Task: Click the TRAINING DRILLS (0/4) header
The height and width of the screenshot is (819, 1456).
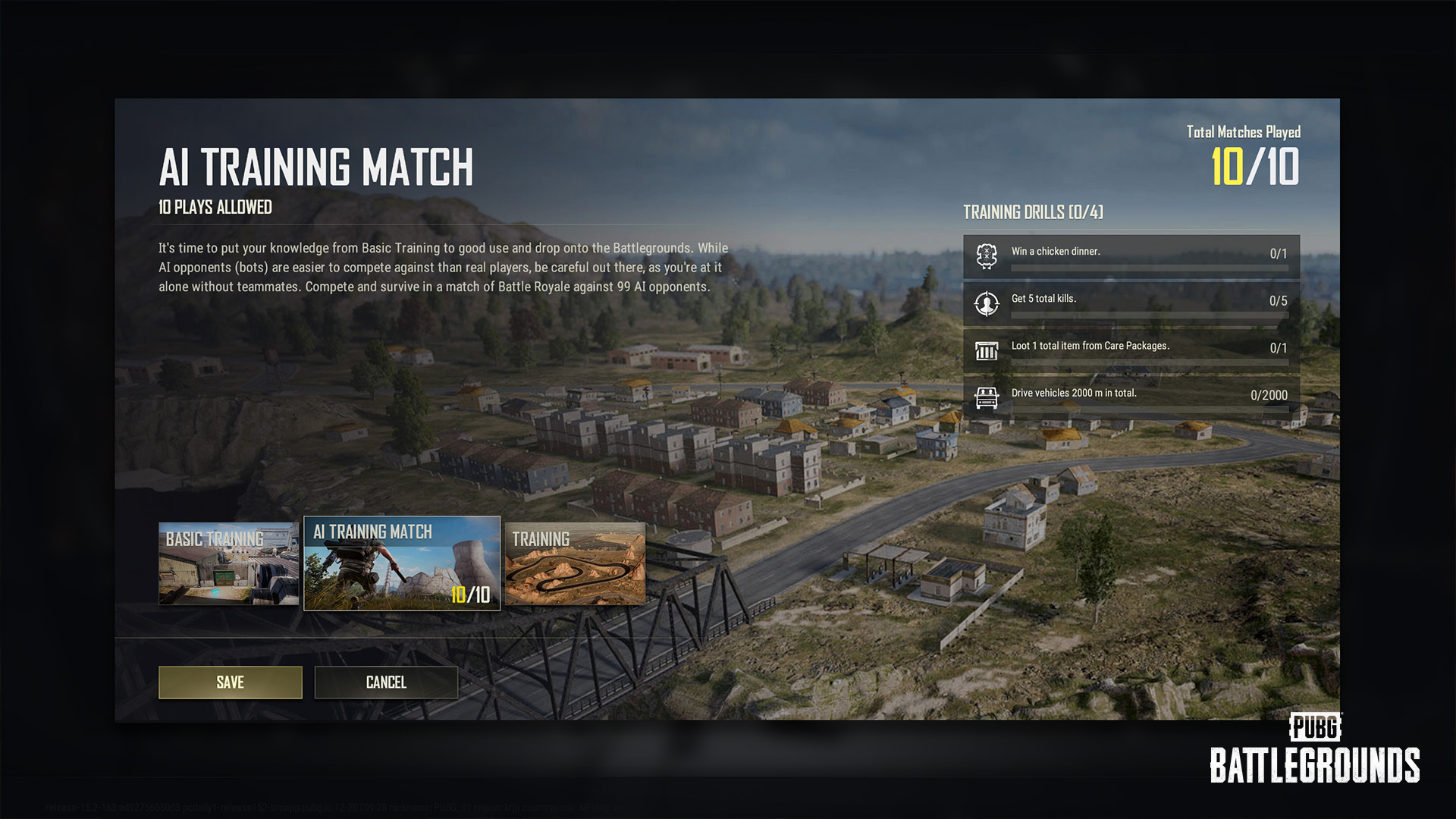Action: [x=1033, y=213]
